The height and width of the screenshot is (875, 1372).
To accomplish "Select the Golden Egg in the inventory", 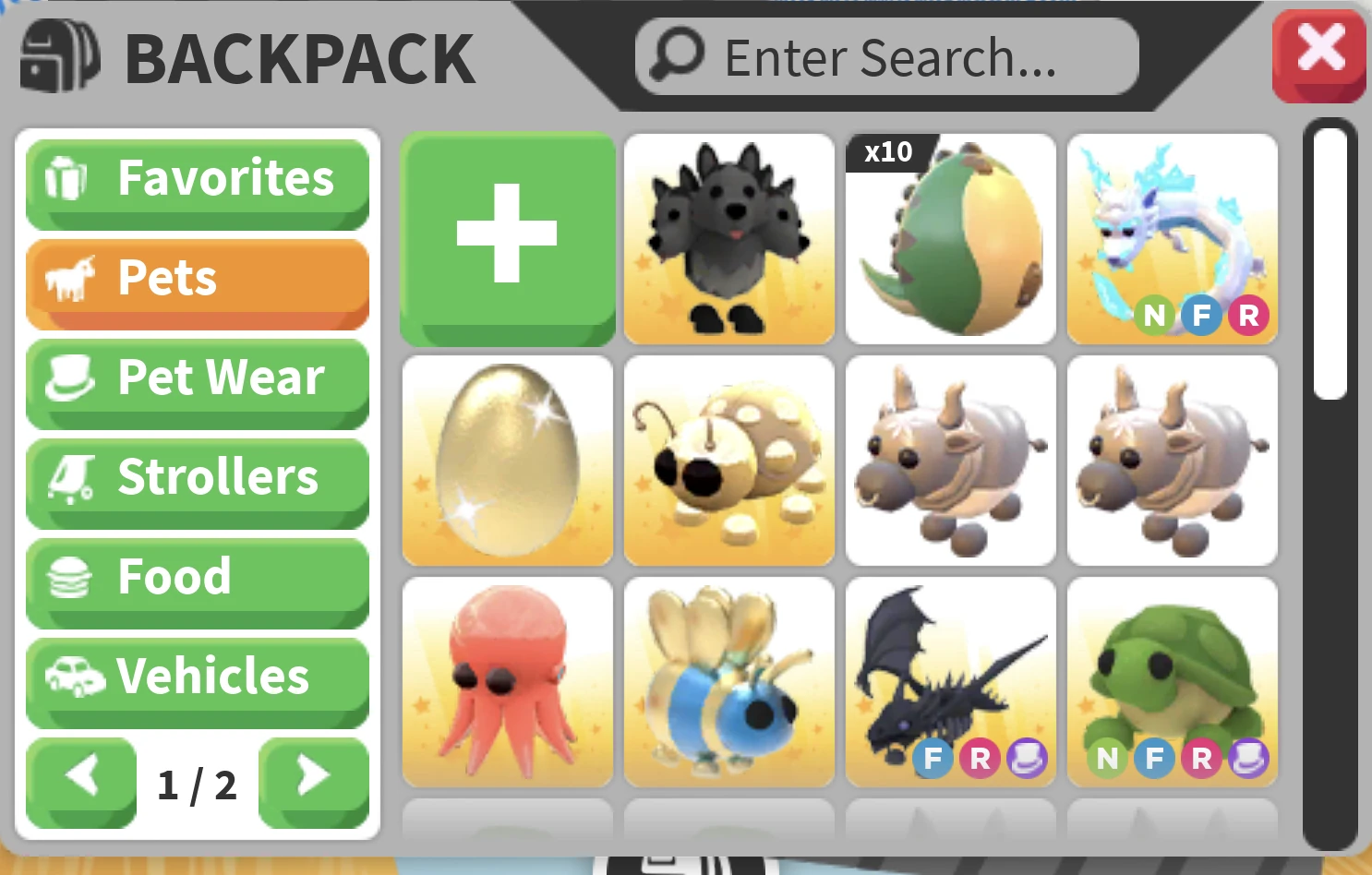I will click(507, 461).
